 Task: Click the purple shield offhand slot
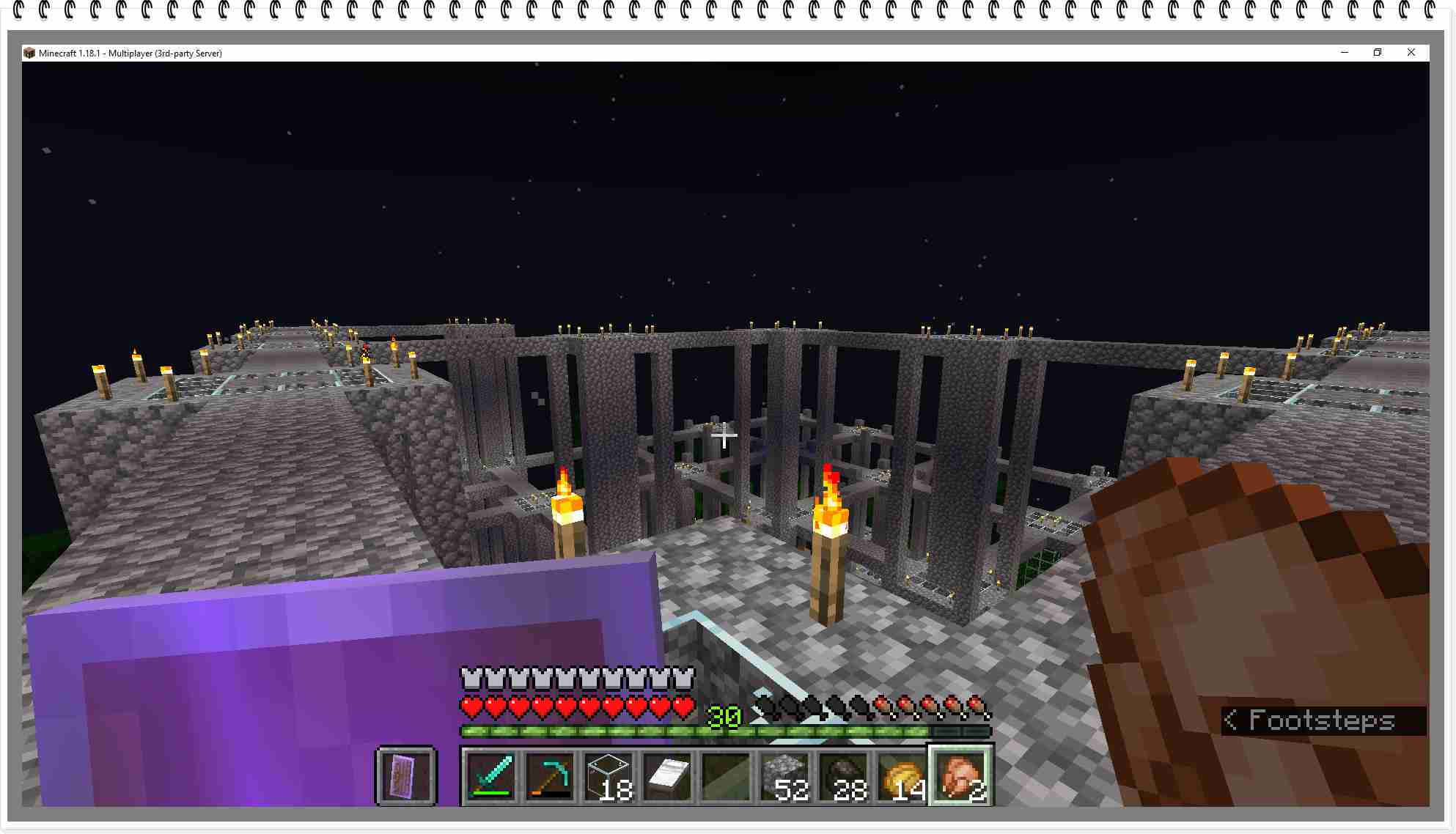coord(405,776)
